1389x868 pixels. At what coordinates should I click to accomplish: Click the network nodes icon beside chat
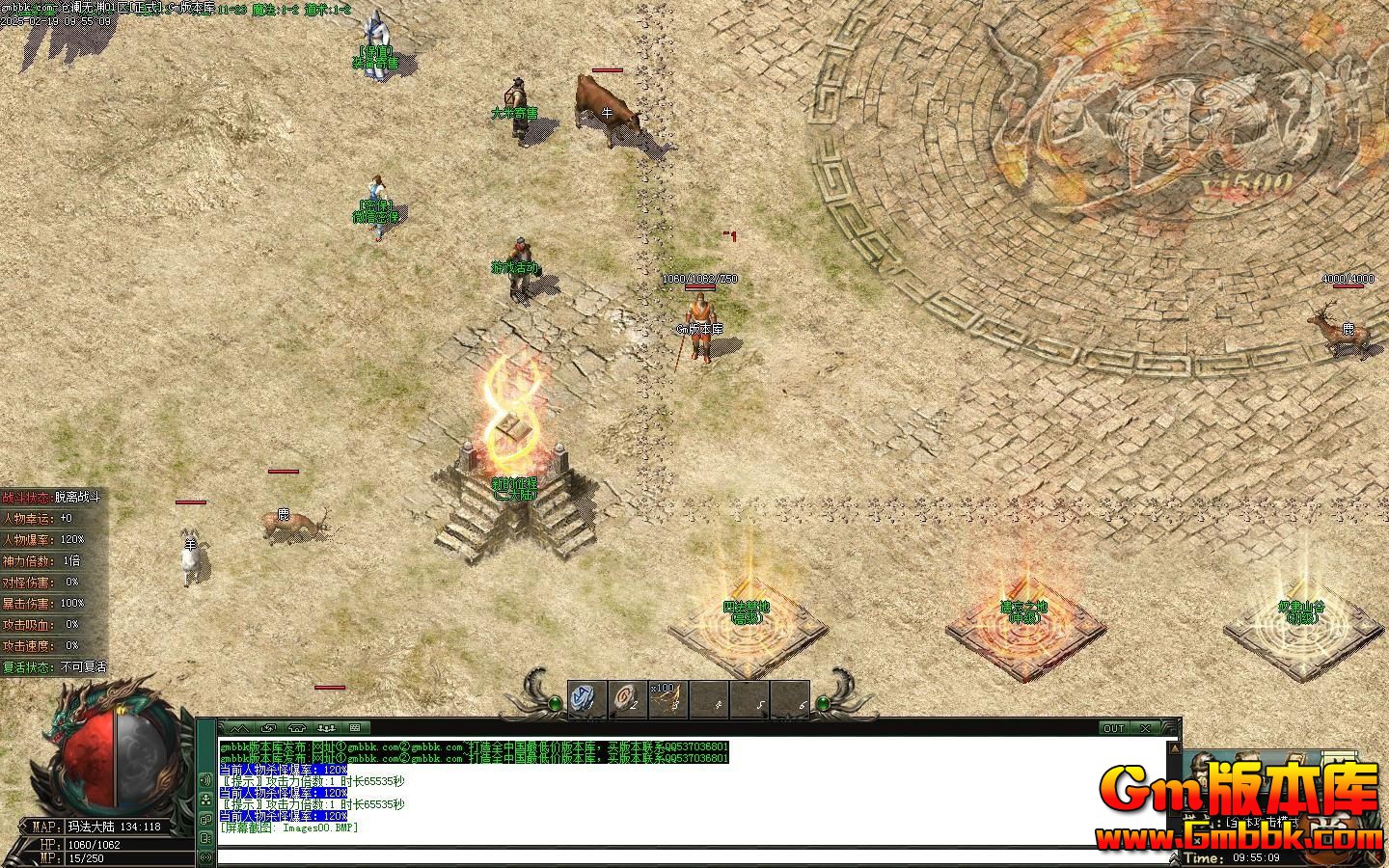click(x=205, y=800)
